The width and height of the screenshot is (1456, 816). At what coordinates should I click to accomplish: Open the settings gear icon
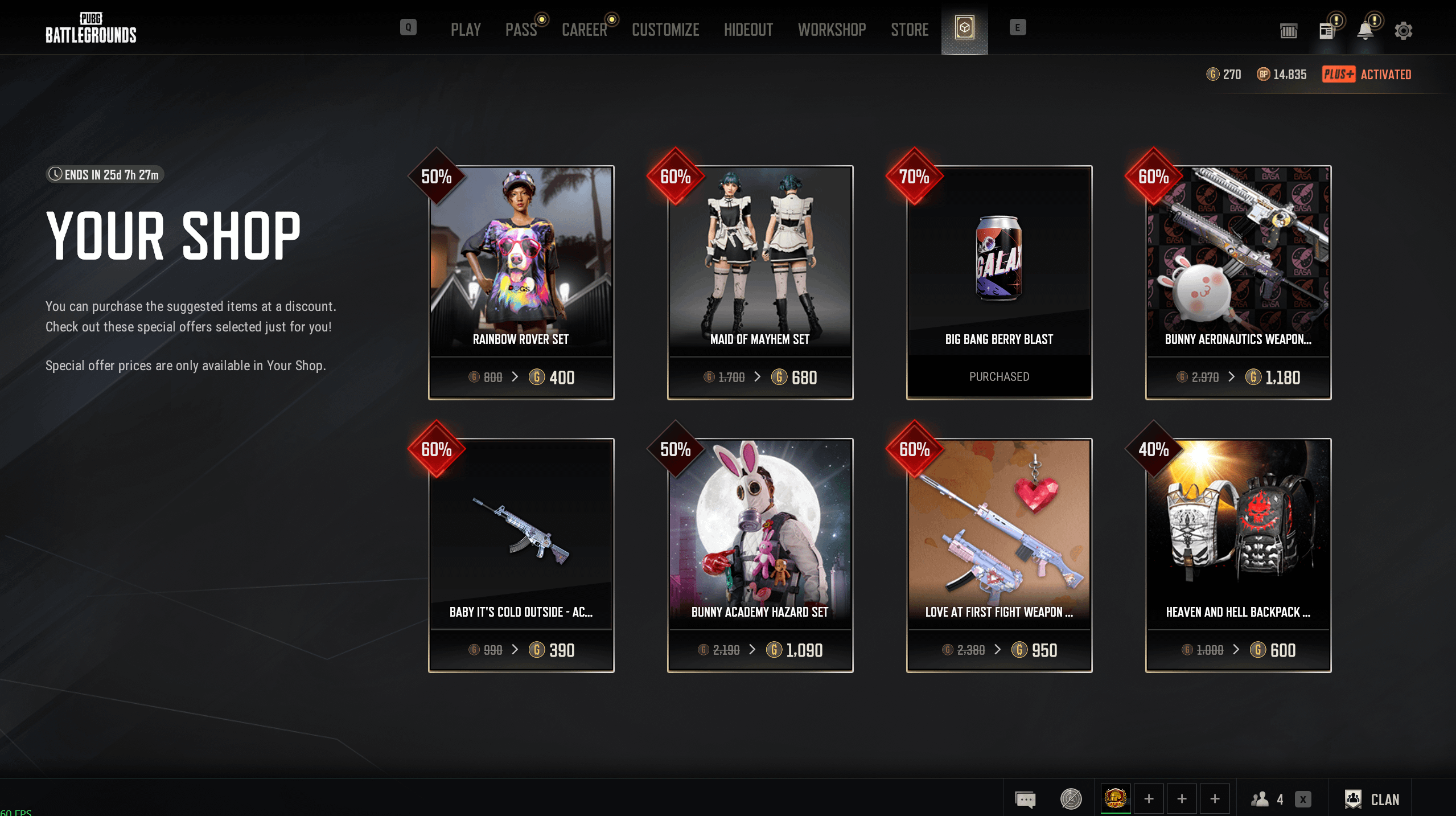1403,31
